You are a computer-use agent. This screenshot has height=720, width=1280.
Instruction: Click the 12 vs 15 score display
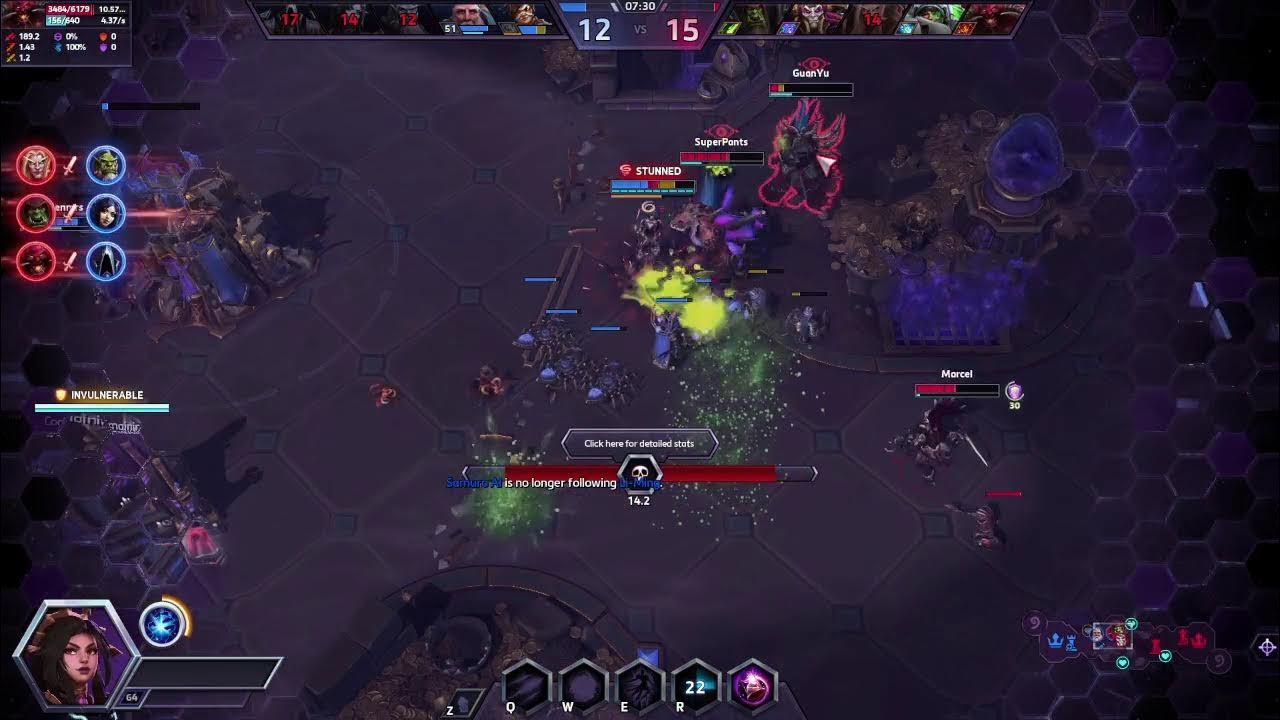[639, 31]
